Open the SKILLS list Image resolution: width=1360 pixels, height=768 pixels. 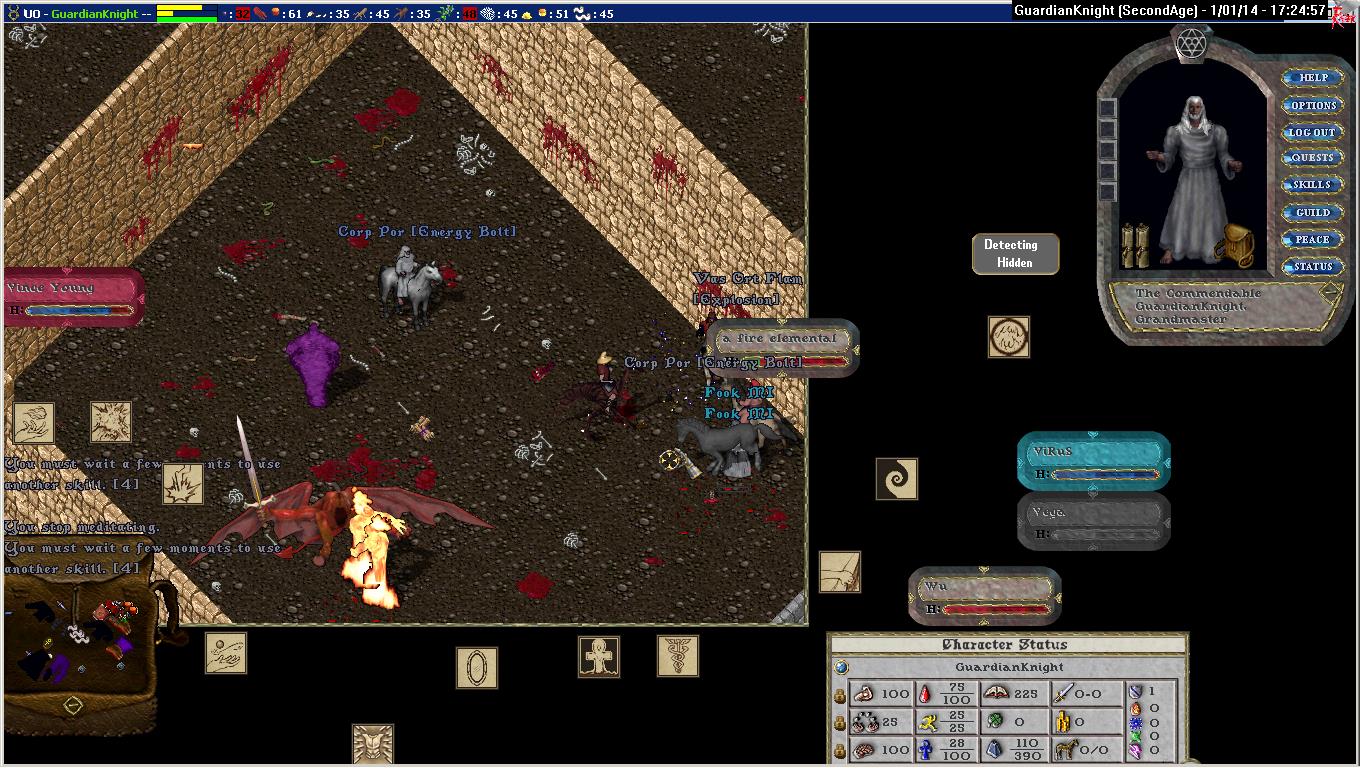[x=1312, y=185]
